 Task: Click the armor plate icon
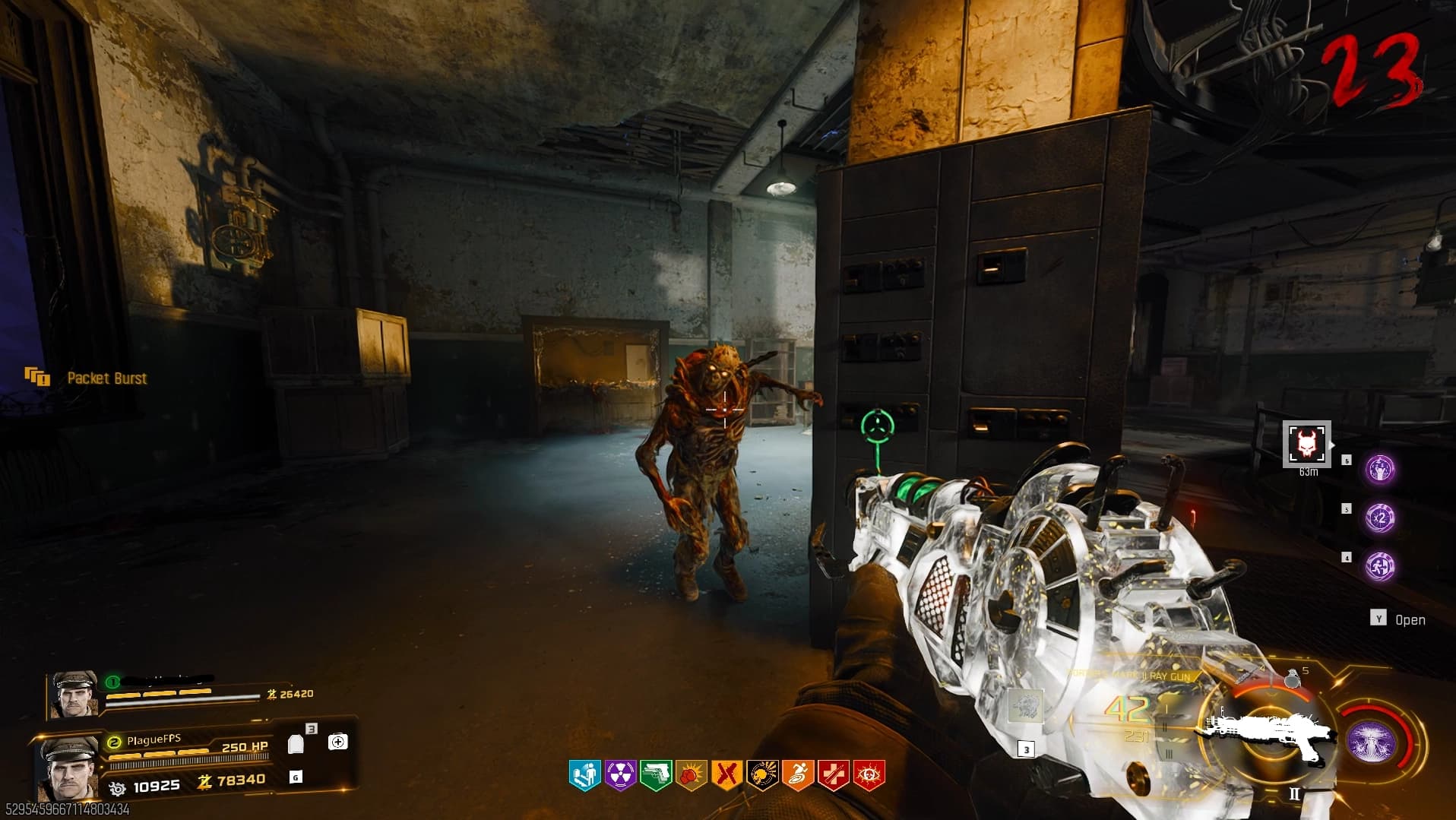296,744
